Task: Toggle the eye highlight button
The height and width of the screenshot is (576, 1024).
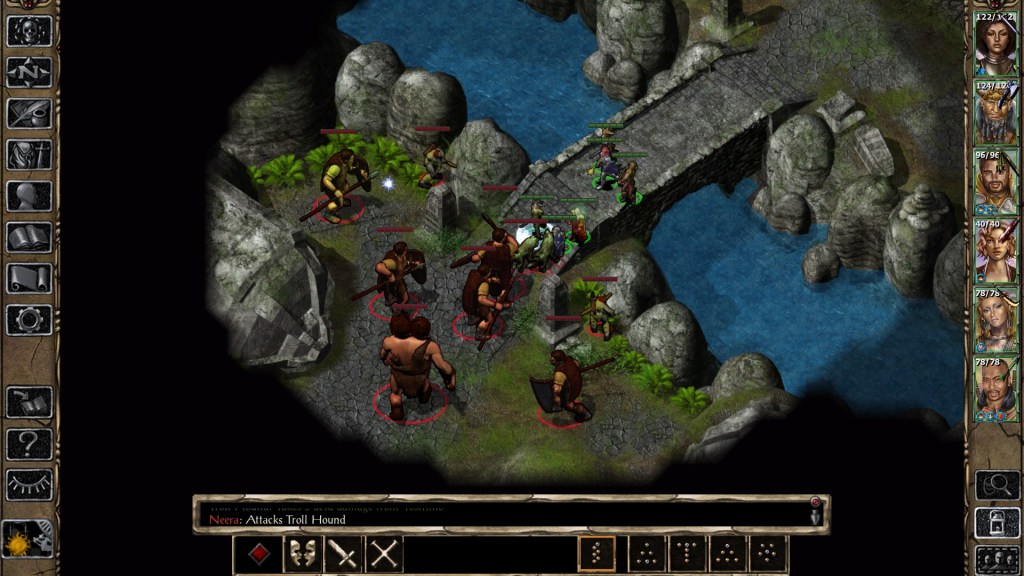Action: pyautogui.click(x=29, y=484)
